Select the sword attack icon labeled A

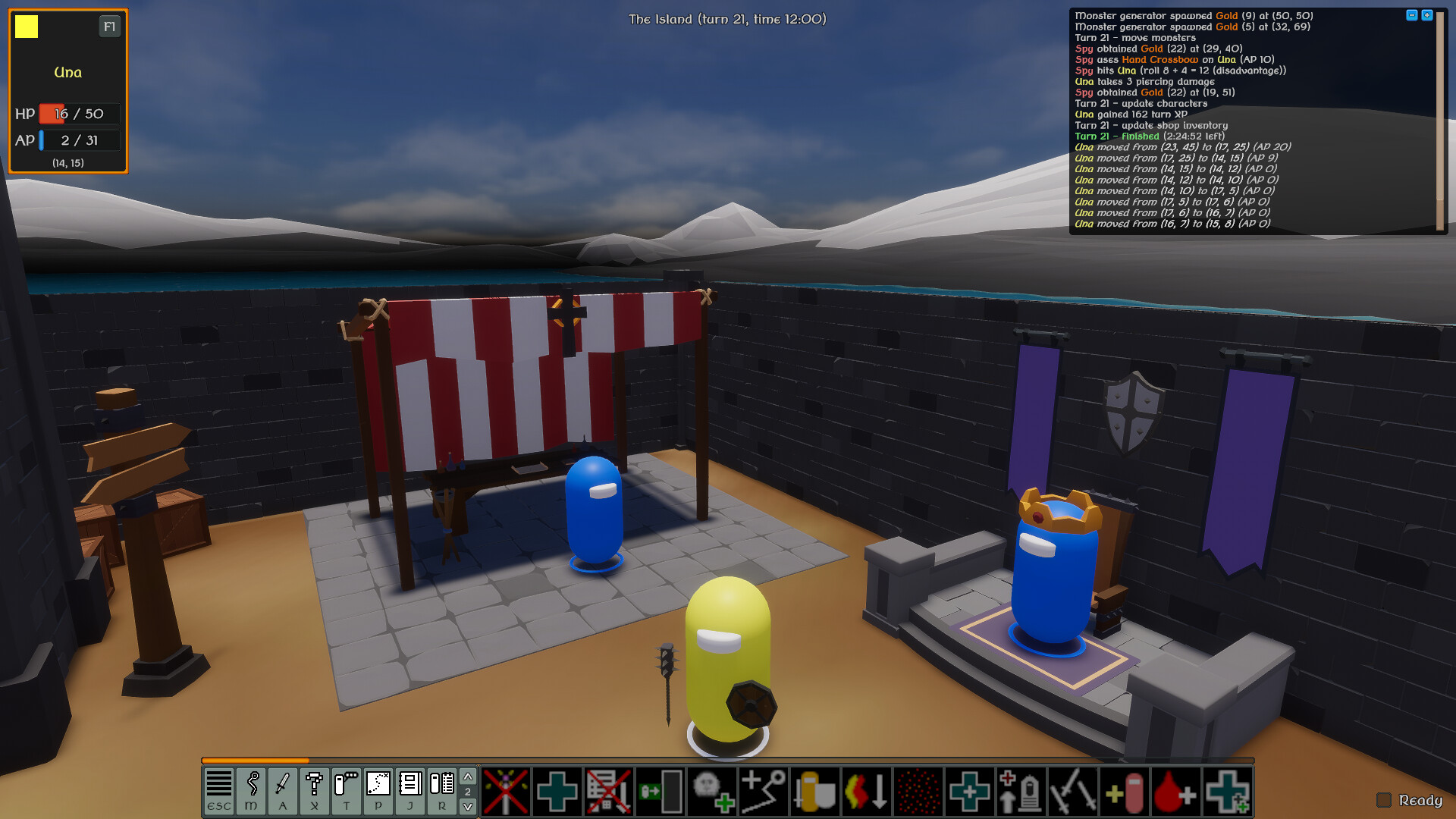click(x=283, y=792)
